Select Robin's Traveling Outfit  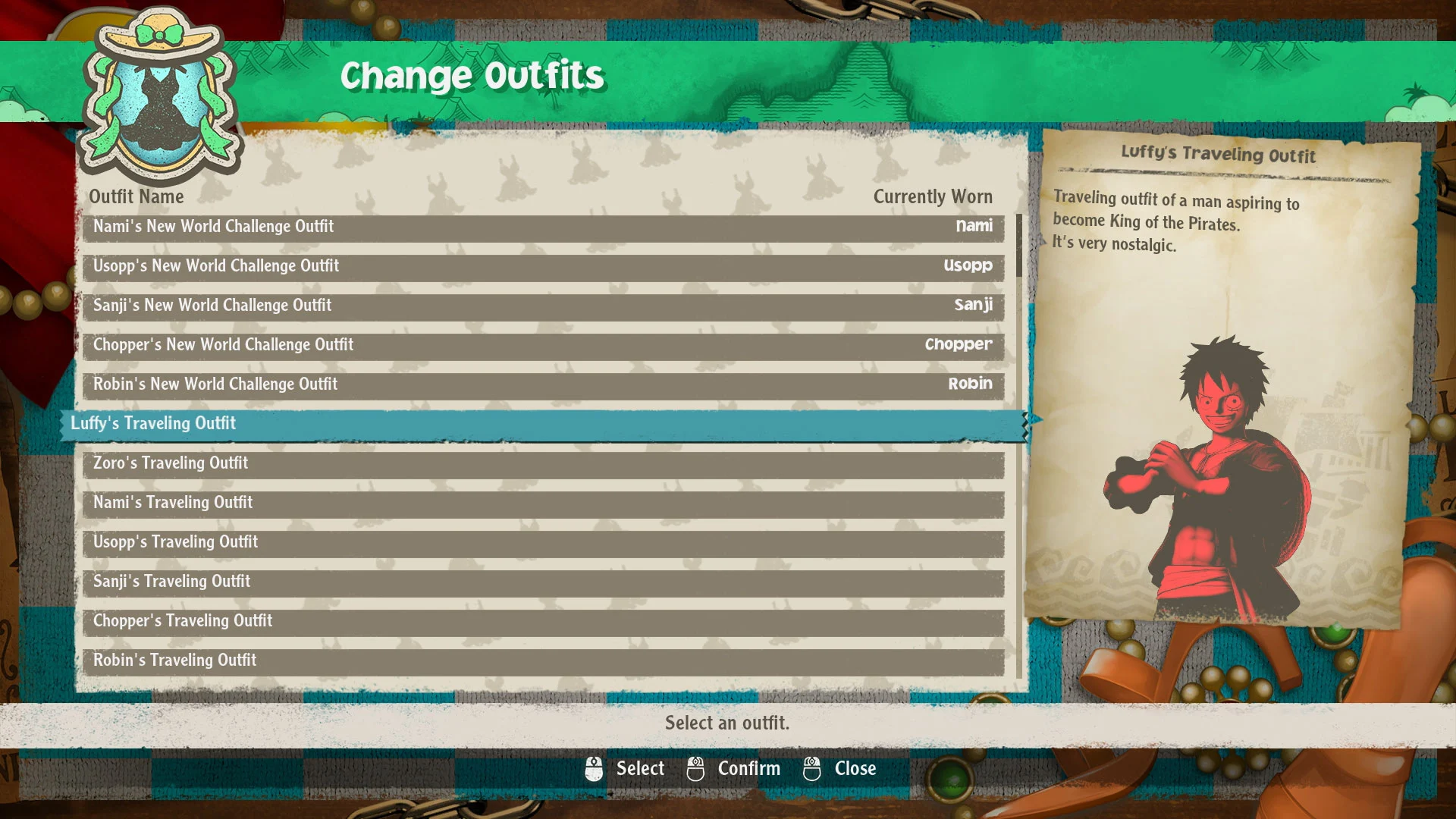click(x=543, y=661)
